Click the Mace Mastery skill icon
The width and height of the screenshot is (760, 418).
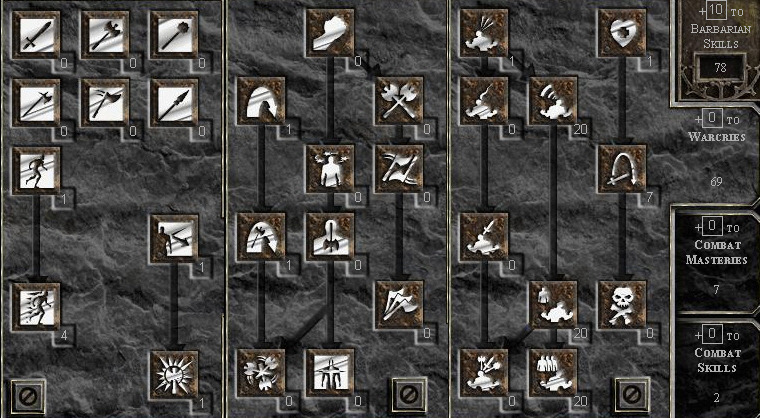coord(174,35)
